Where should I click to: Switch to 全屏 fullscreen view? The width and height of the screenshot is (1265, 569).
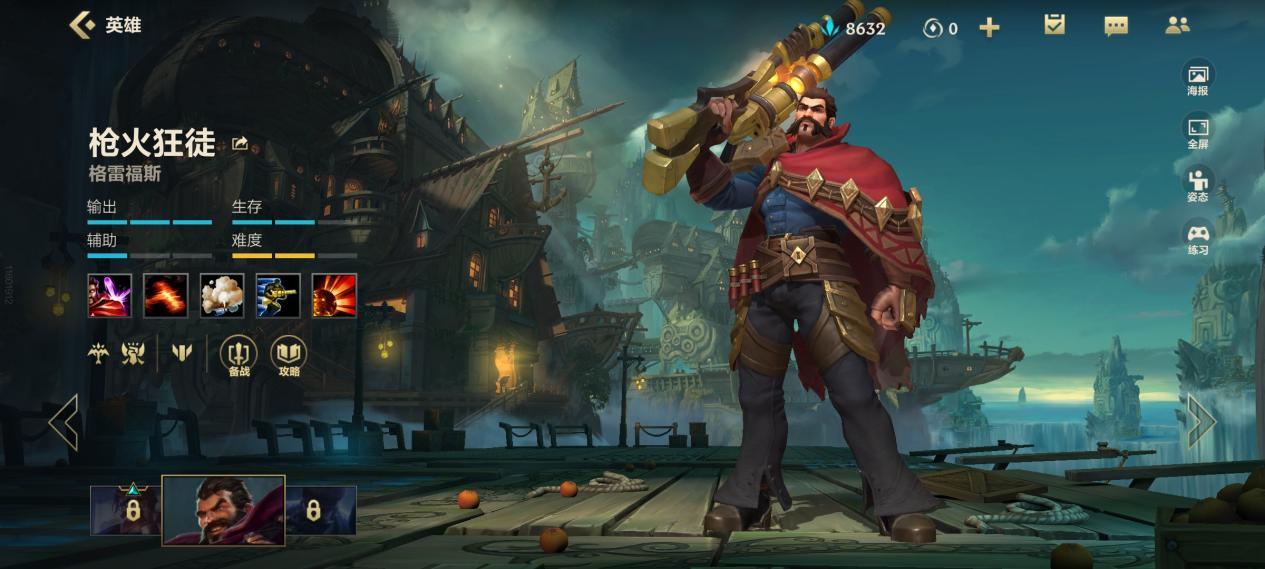pyautogui.click(x=1197, y=132)
